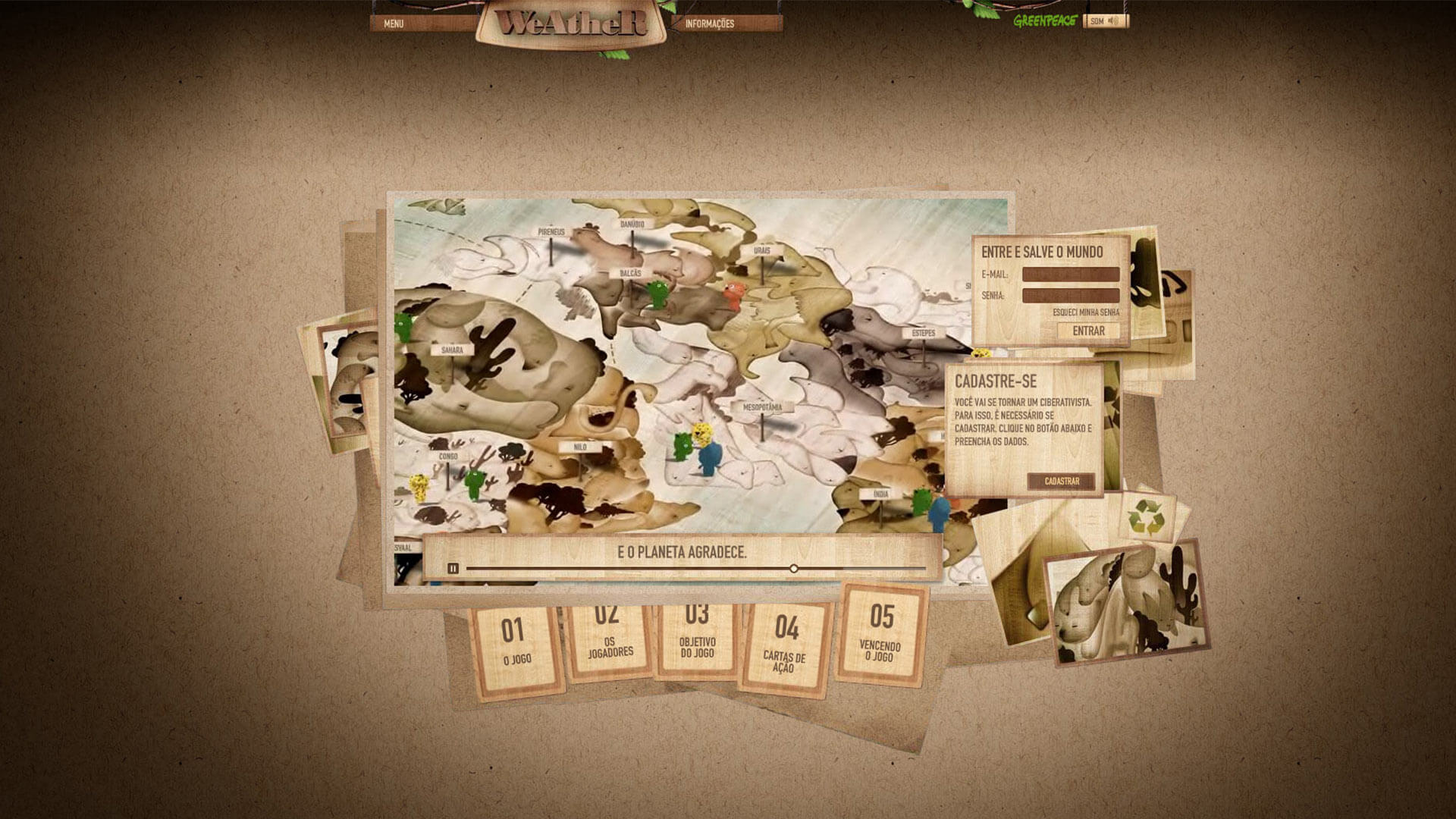Pause the intro video playback
1456x819 pixels.
[453, 568]
